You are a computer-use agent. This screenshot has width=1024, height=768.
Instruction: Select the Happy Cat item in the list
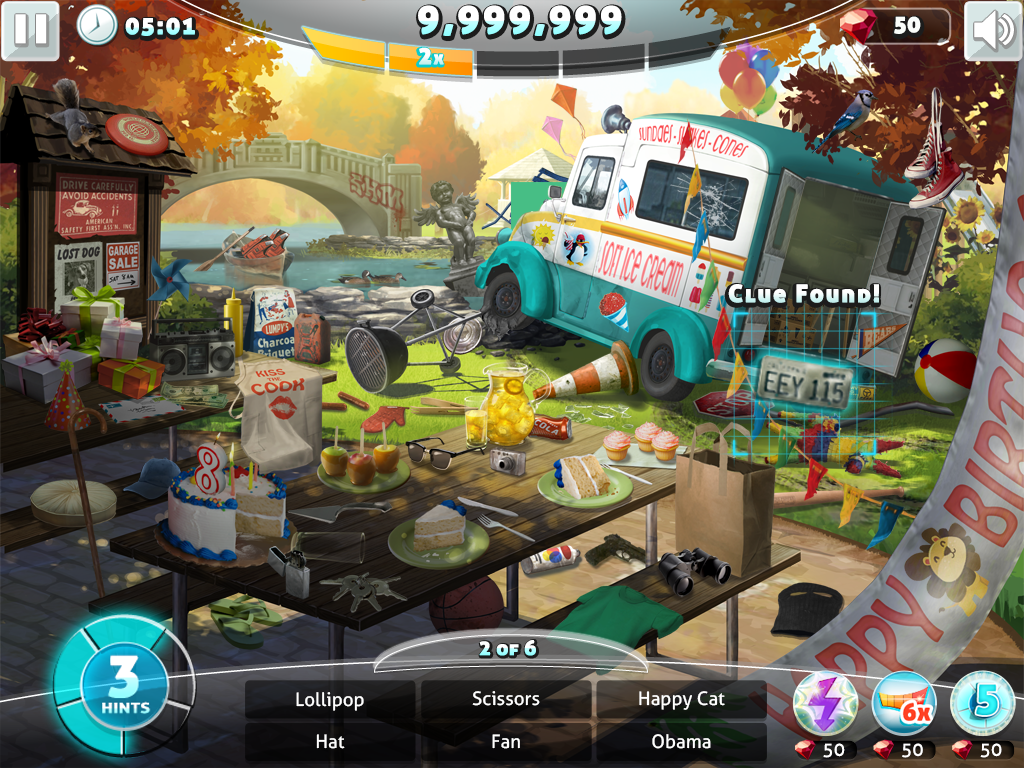[x=681, y=699]
